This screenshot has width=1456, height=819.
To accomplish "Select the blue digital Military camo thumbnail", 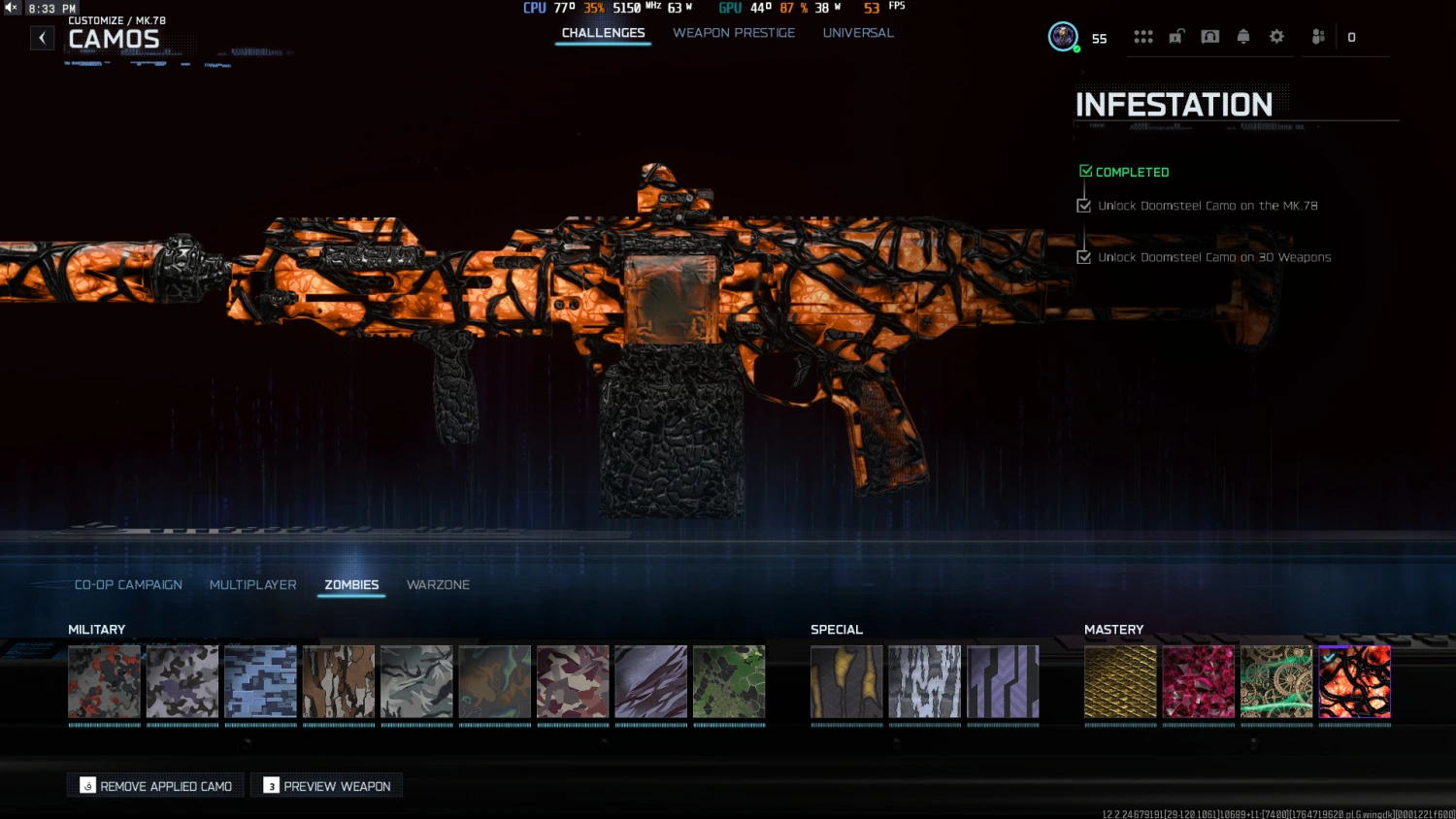I will click(x=260, y=681).
